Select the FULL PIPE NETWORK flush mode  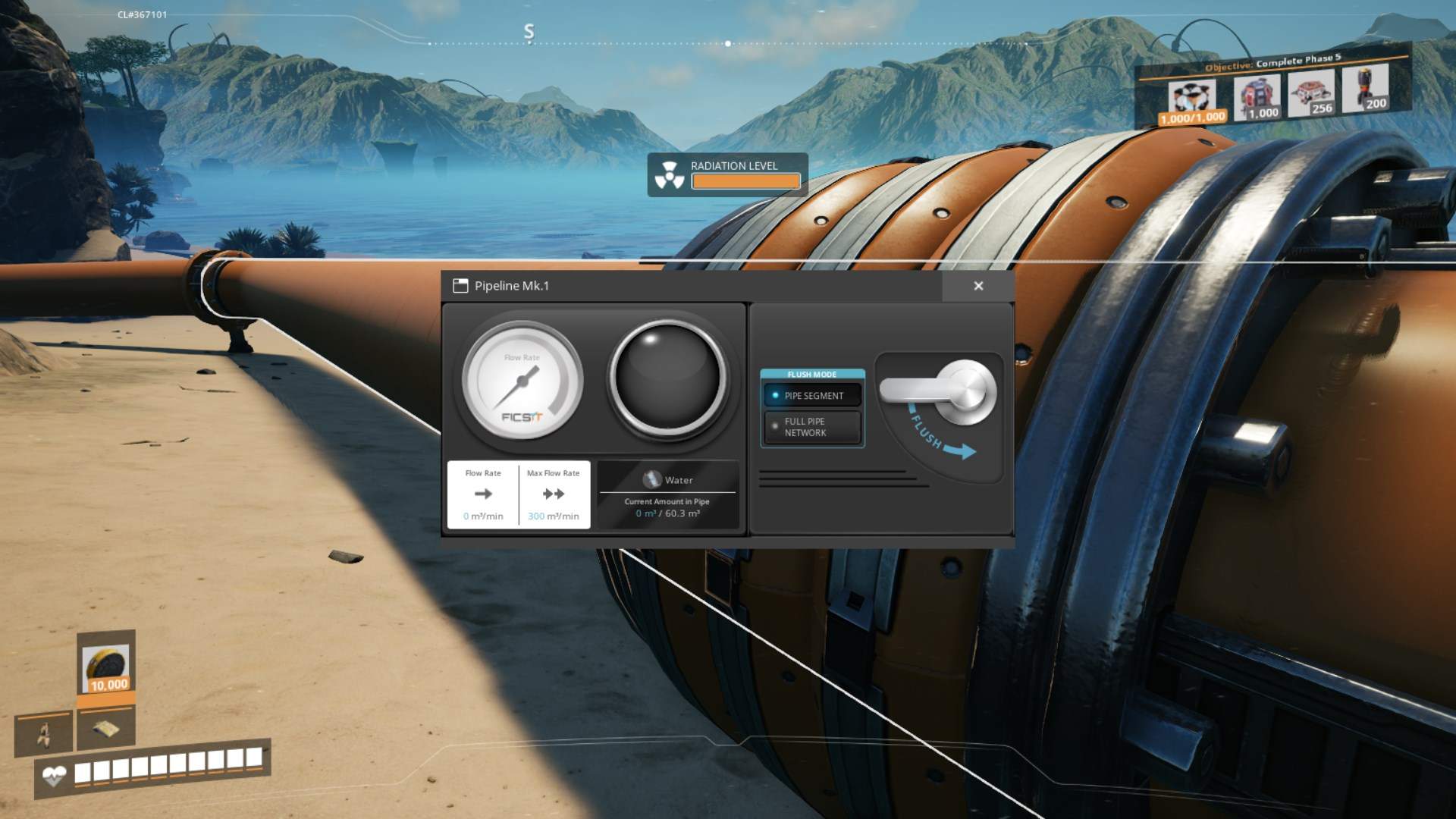point(812,426)
